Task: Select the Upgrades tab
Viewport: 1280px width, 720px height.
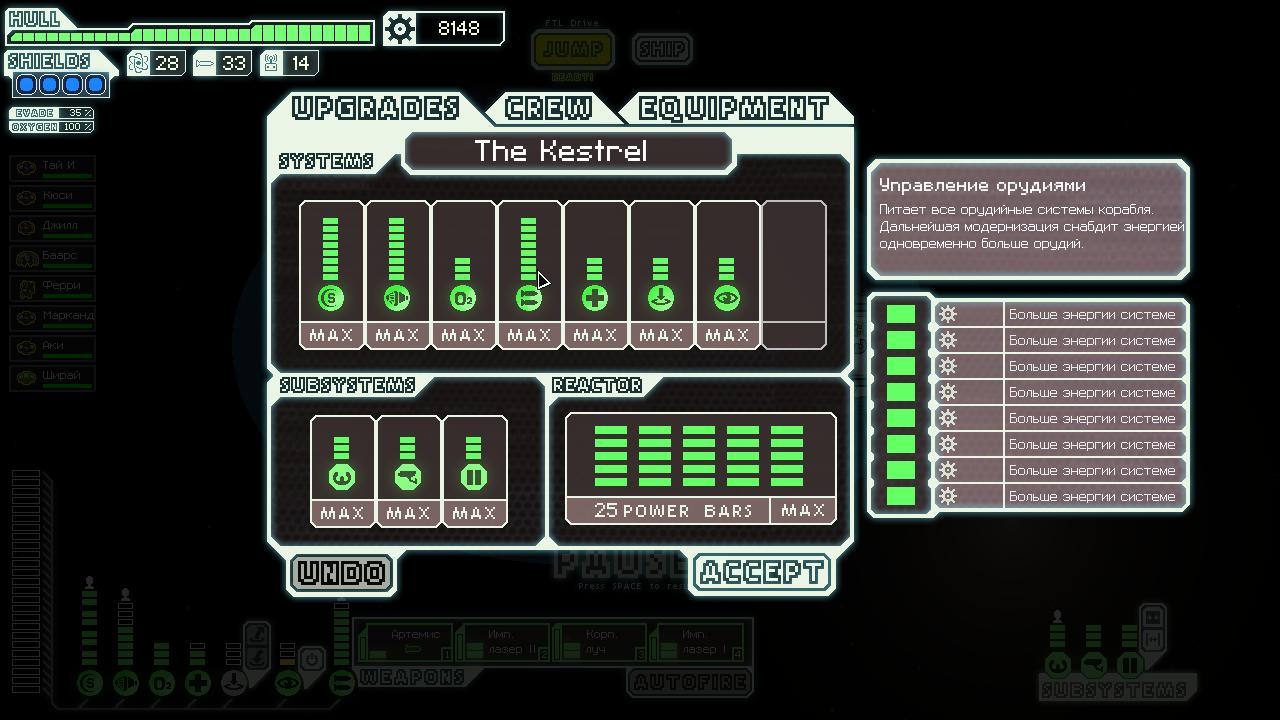Action: (376, 108)
